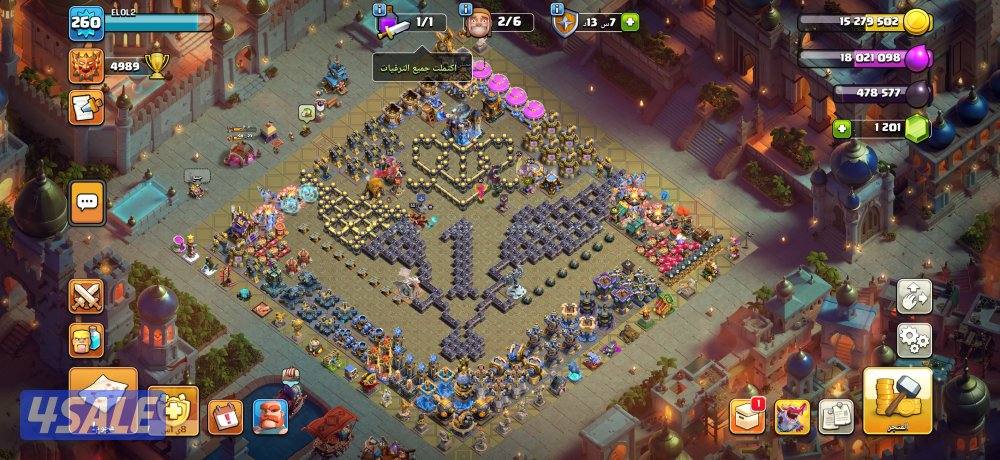Start an attack with the crossed swords button

pyautogui.click(x=86, y=296)
